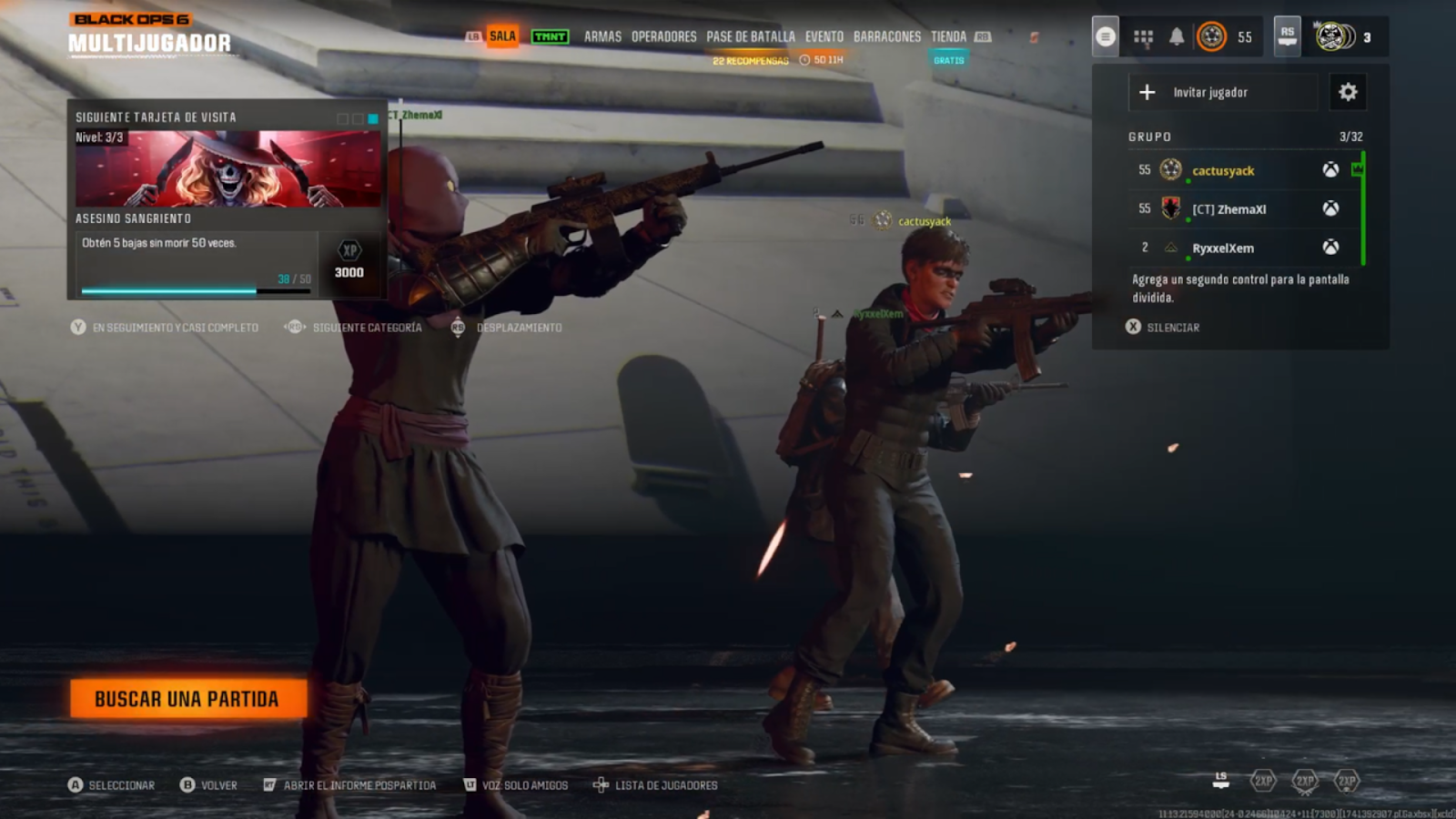The width and height of the screenshot is (1456, 819).
Task: Open the skull emblem social party icon
Action: coord(1332,36)
